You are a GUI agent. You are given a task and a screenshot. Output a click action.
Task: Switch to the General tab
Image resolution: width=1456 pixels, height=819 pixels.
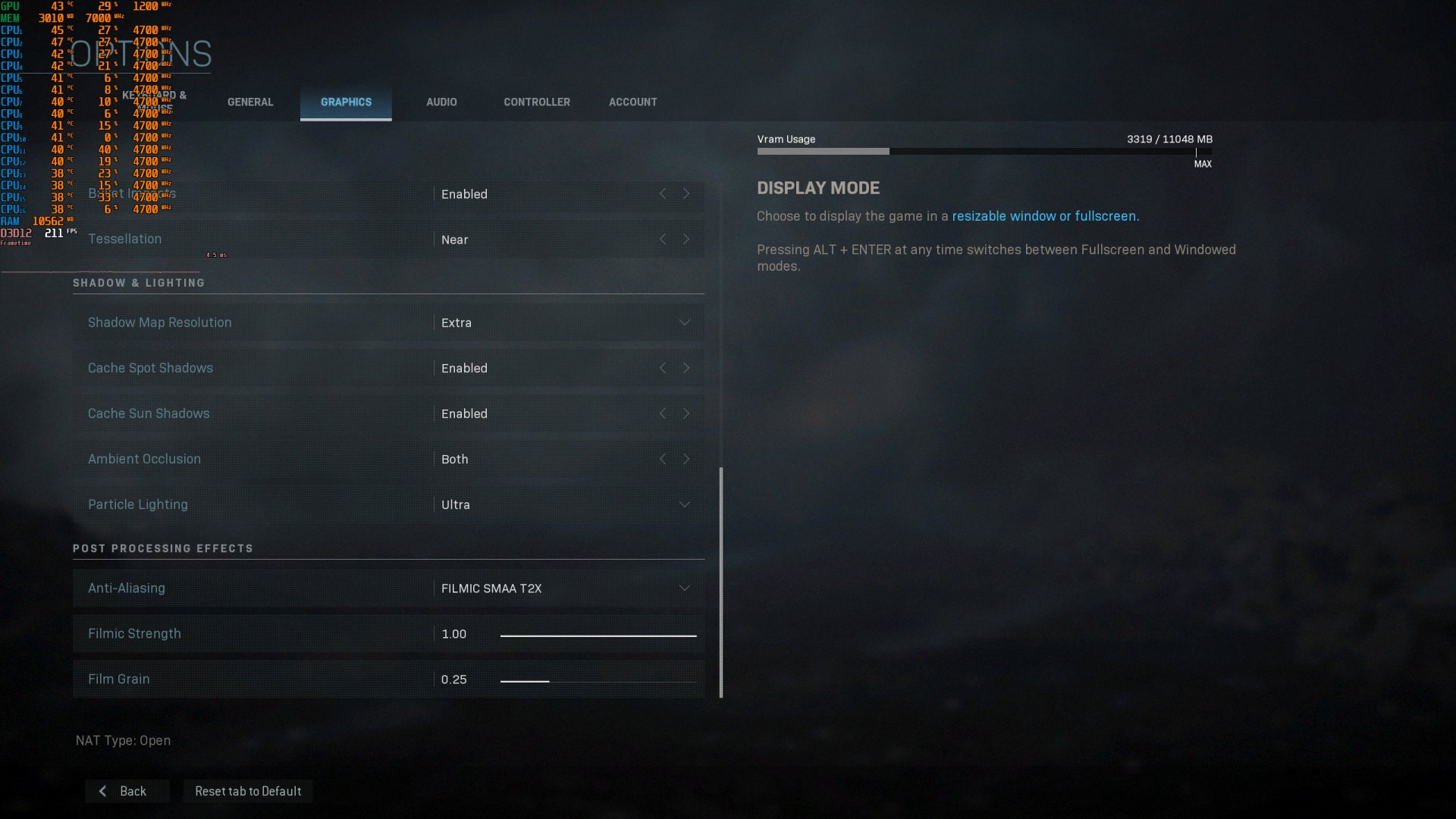point(250,102)
